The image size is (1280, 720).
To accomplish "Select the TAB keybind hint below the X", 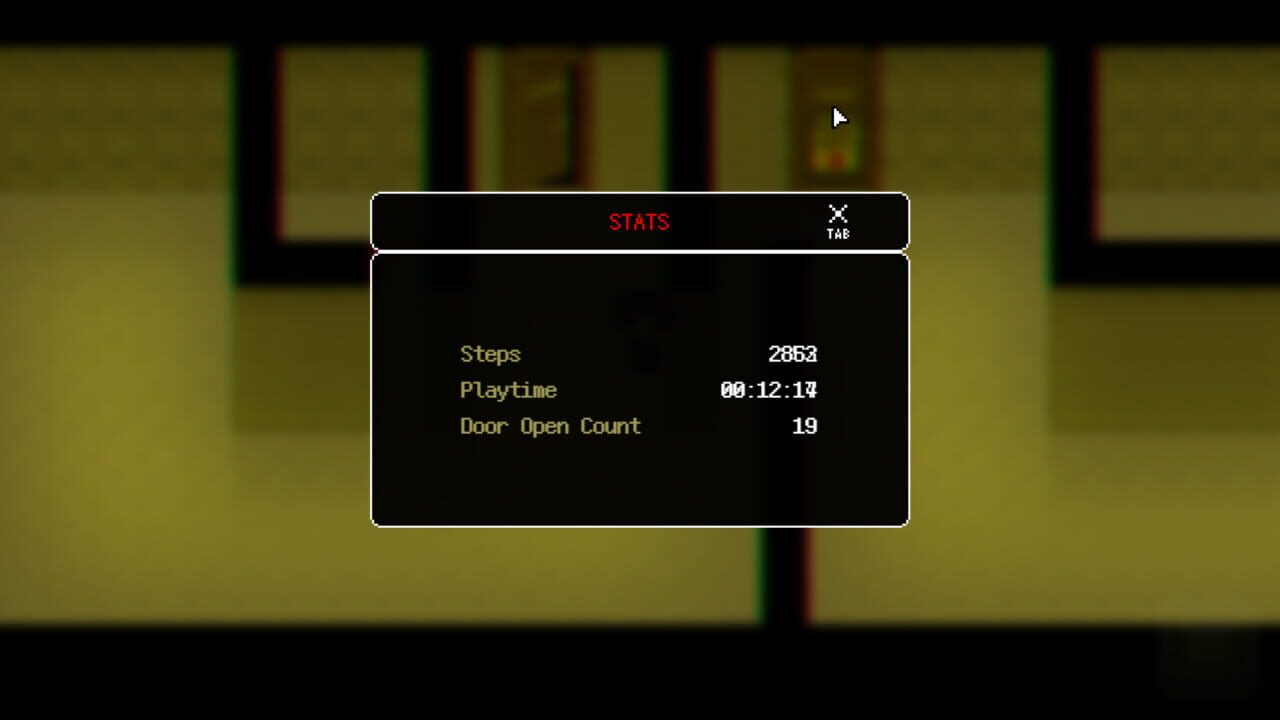I will pyautogui.click(x=838, y=233).
